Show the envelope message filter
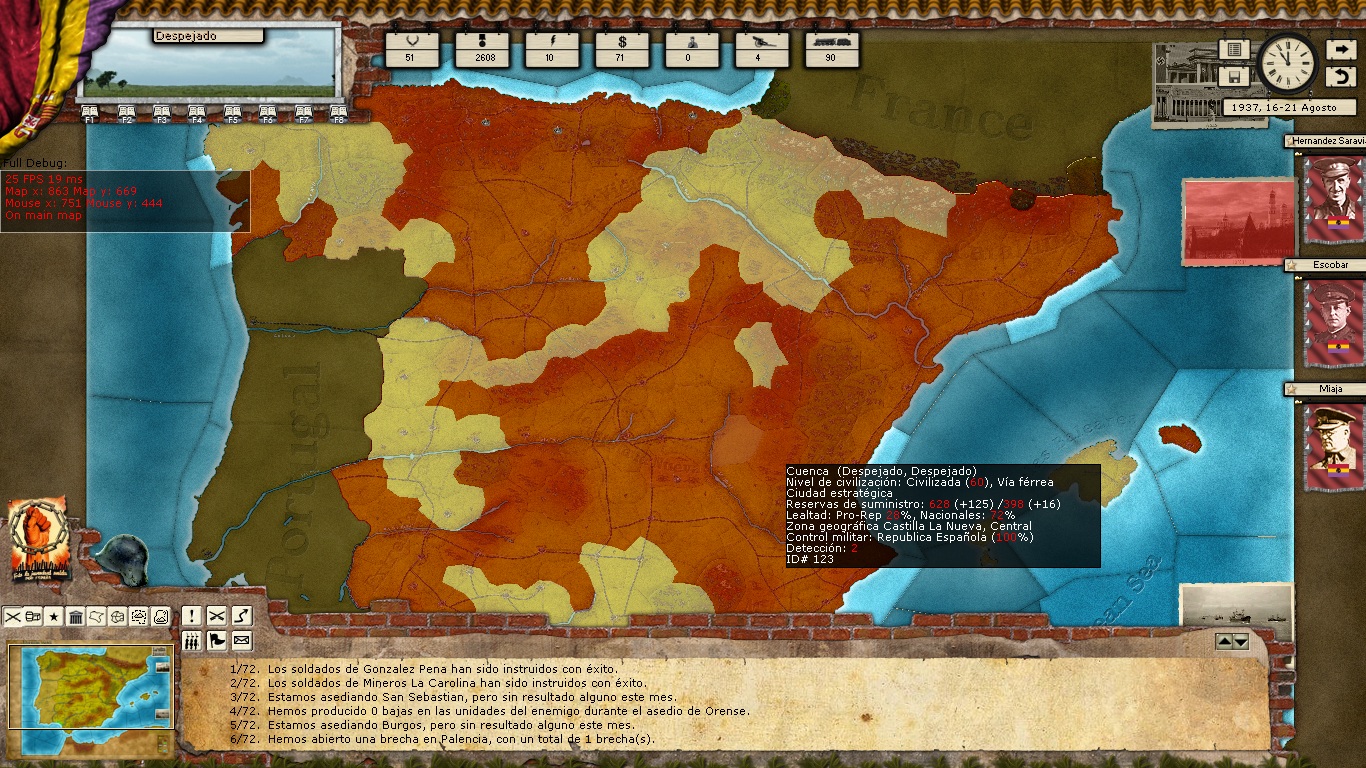 [x=241, y=640]
